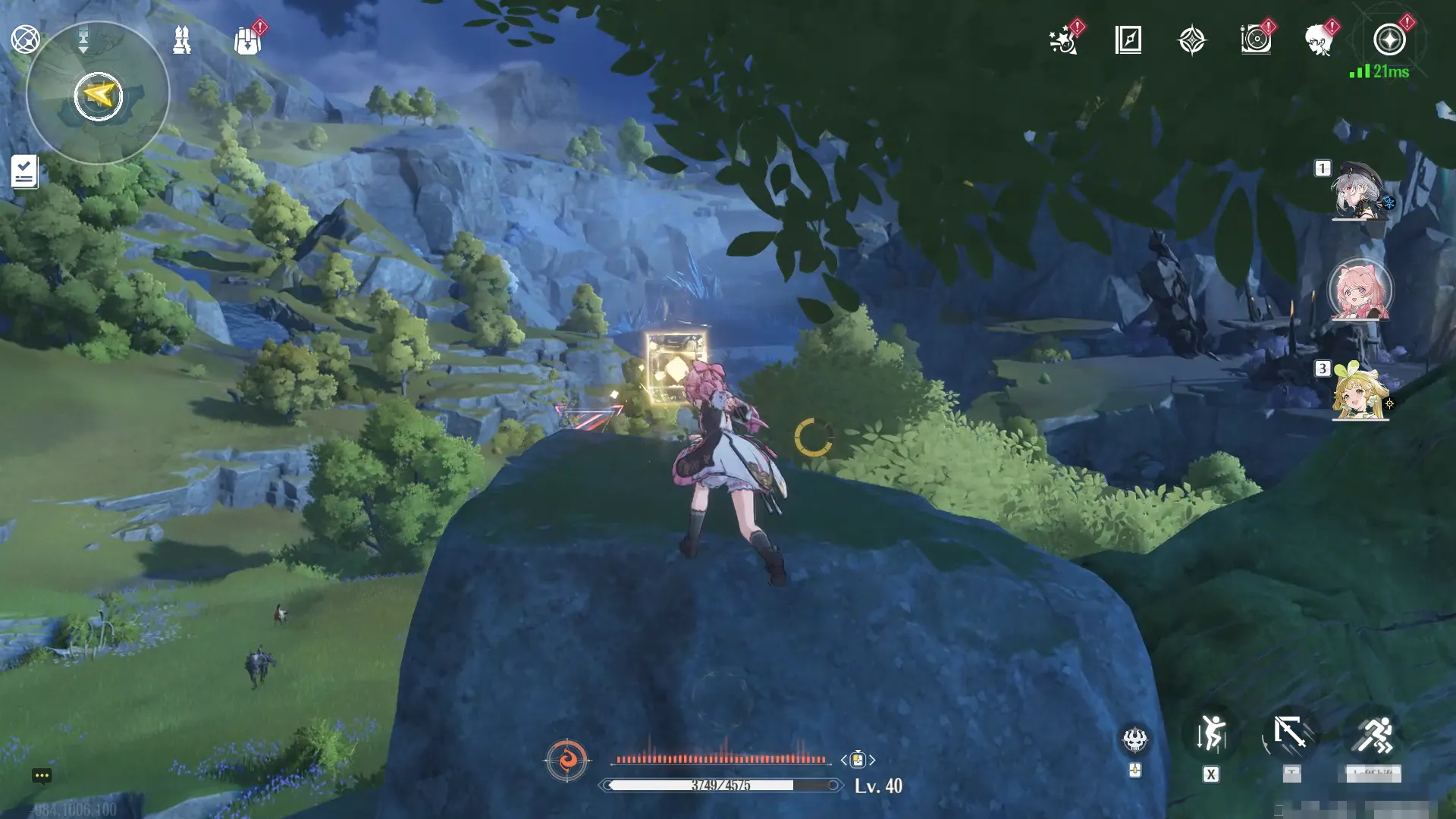Open the shooting stars event icon

pyautogui.click(x=1063, y=40)
